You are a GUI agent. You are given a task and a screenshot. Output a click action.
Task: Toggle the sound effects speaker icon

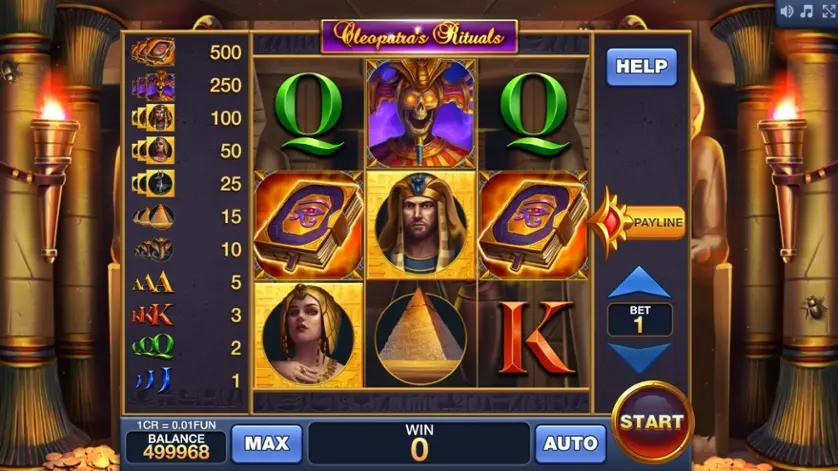pyautogui.click(x=787, y=11)
